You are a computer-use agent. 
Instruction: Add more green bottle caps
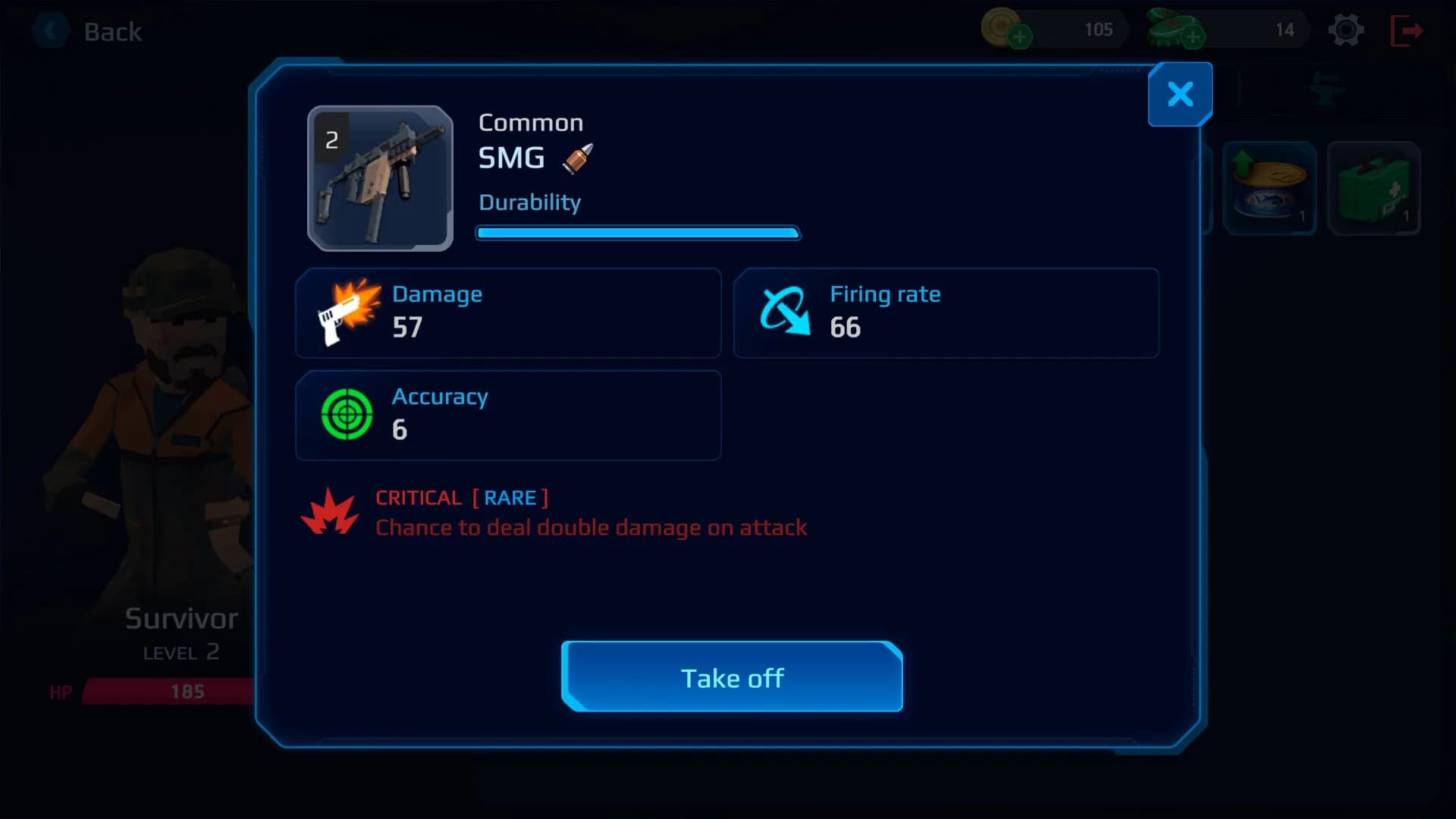pos(1193,36)
